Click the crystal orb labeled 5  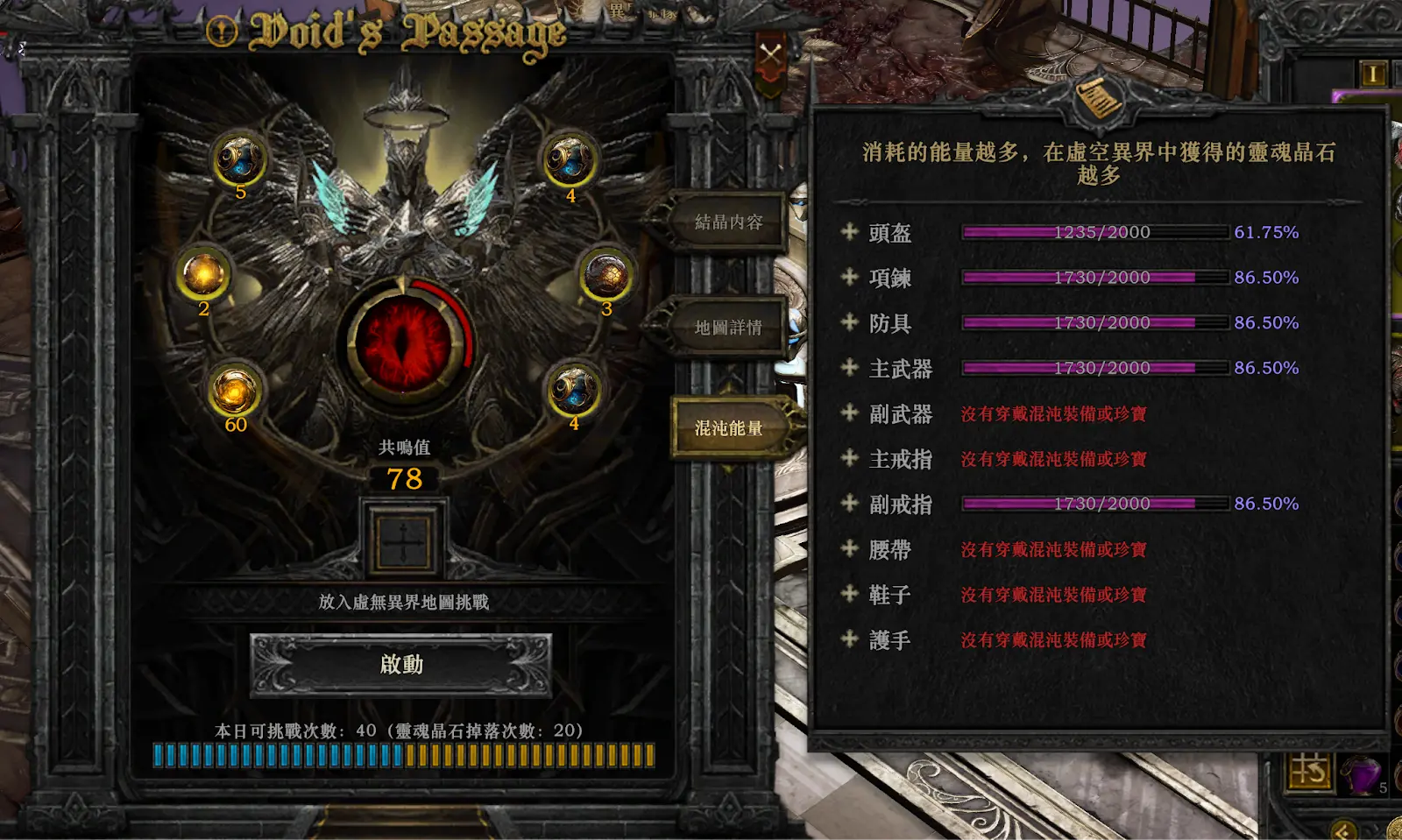[x=239, y=159]
